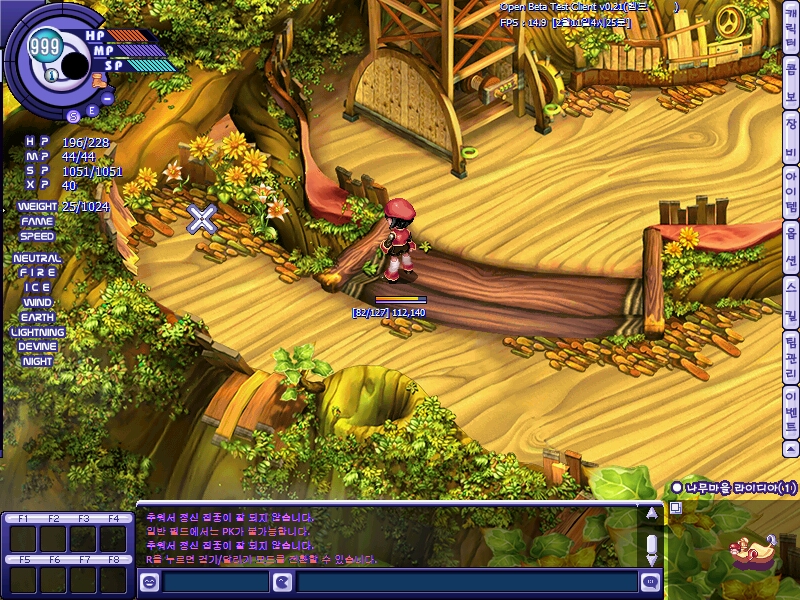Screen dimensions: 800x600
Task: Click the small square button beside map name
Action: tap(676, 508)
